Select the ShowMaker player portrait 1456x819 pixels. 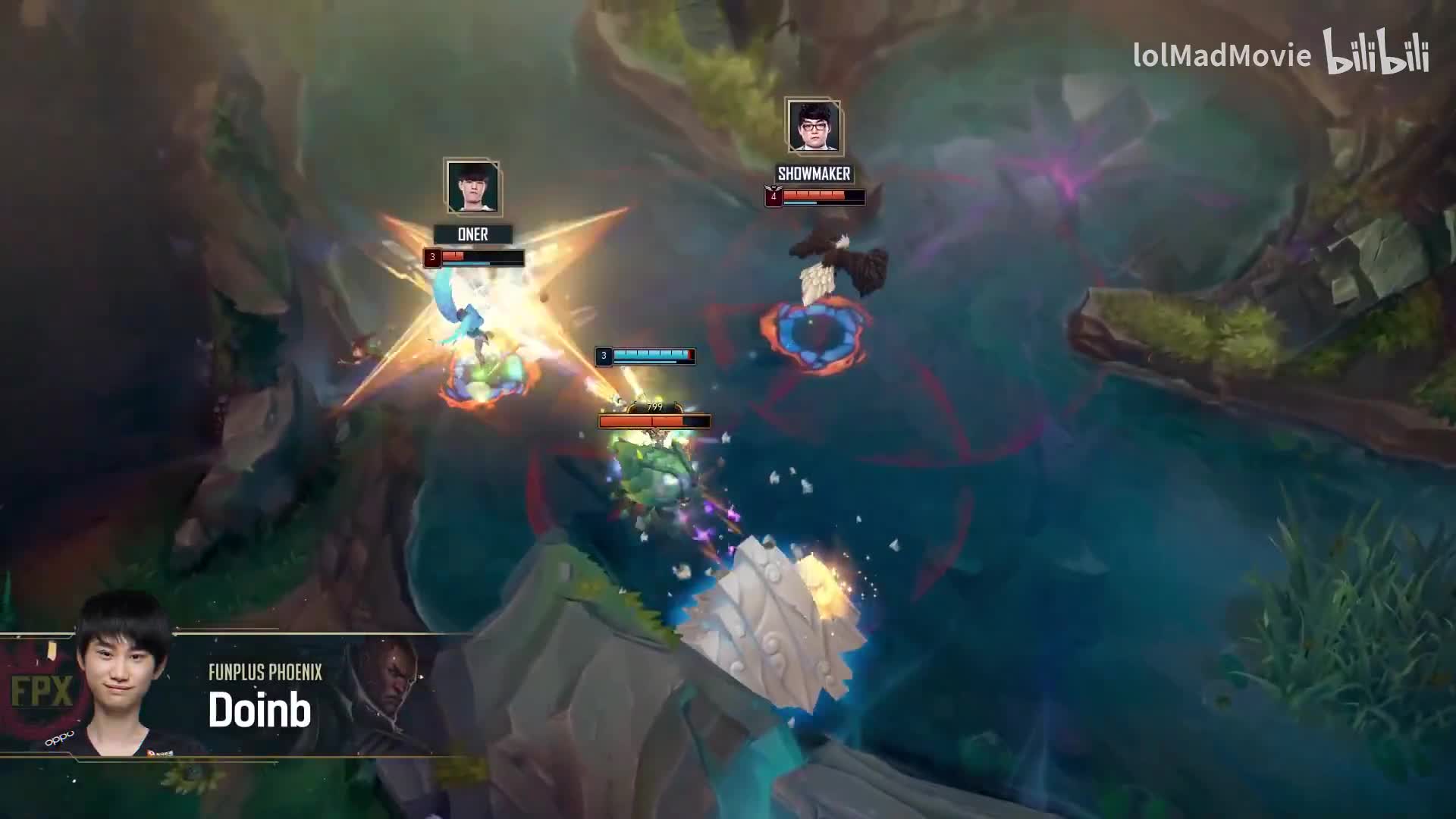coord(813,126)
